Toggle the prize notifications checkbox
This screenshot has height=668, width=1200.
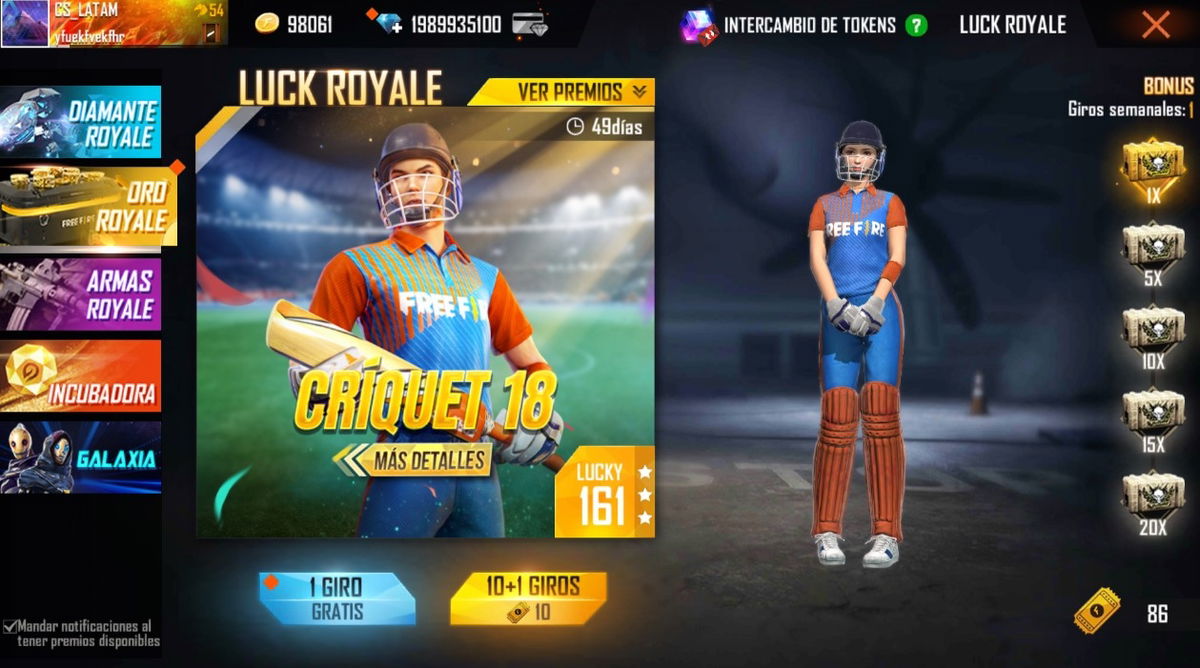click(x=9, y=626)
